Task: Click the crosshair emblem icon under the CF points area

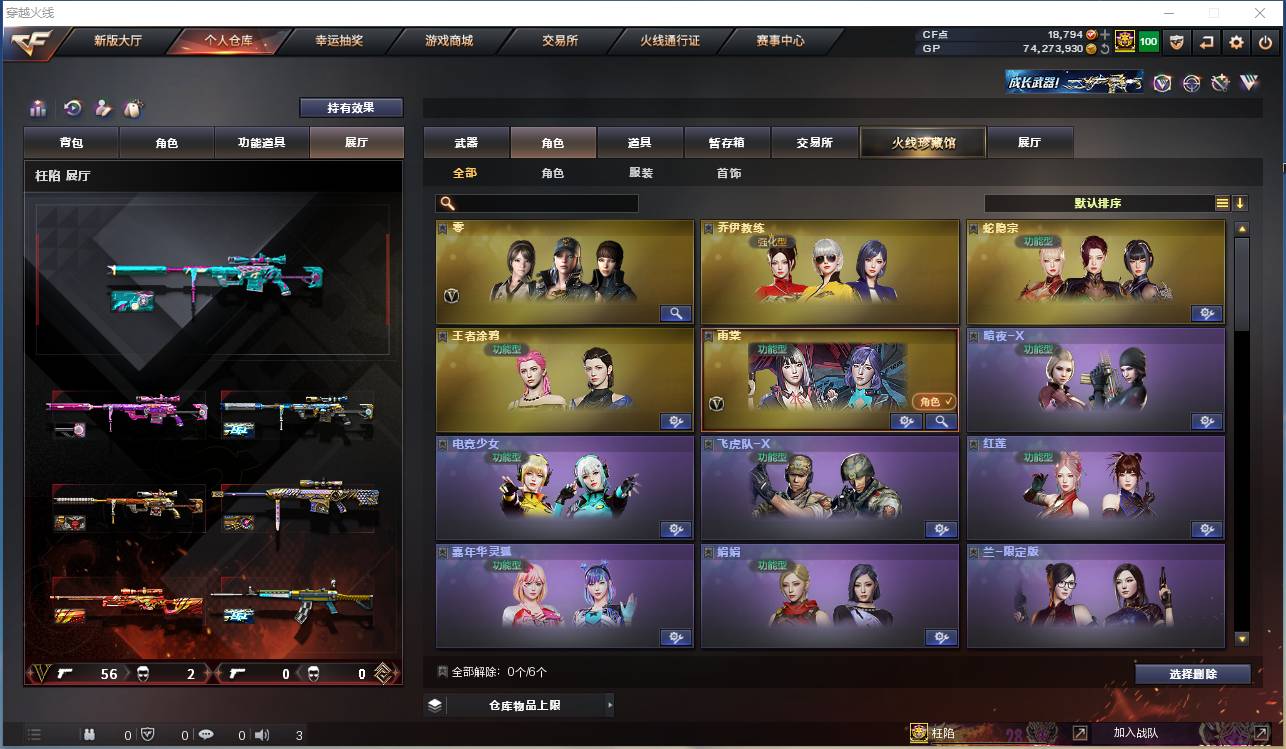Action: pyautogui.click(x=1190, y=83)
